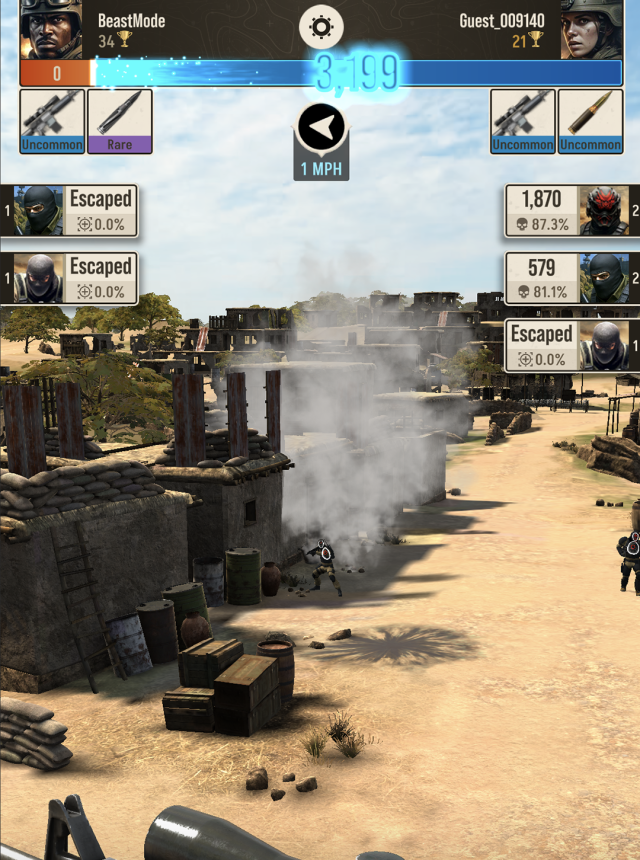Select the 1,870 score target card

pos(568,210)
